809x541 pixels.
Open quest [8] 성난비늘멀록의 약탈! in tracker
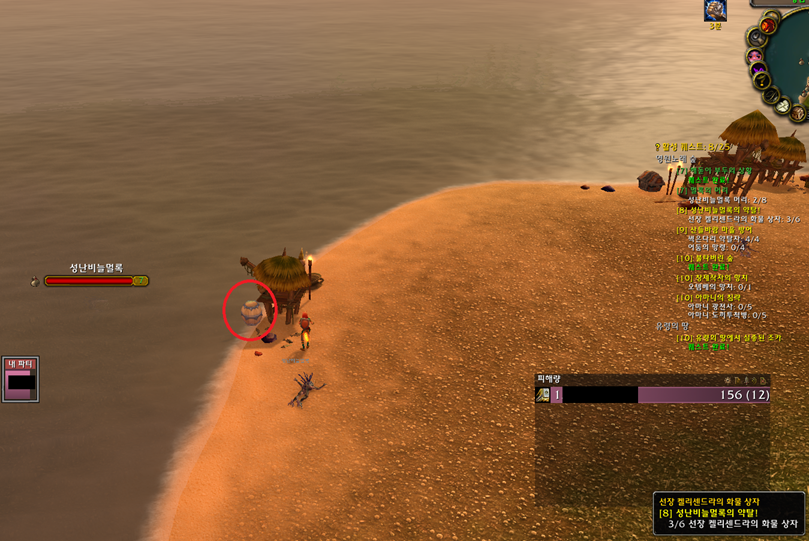pos(718,210)
